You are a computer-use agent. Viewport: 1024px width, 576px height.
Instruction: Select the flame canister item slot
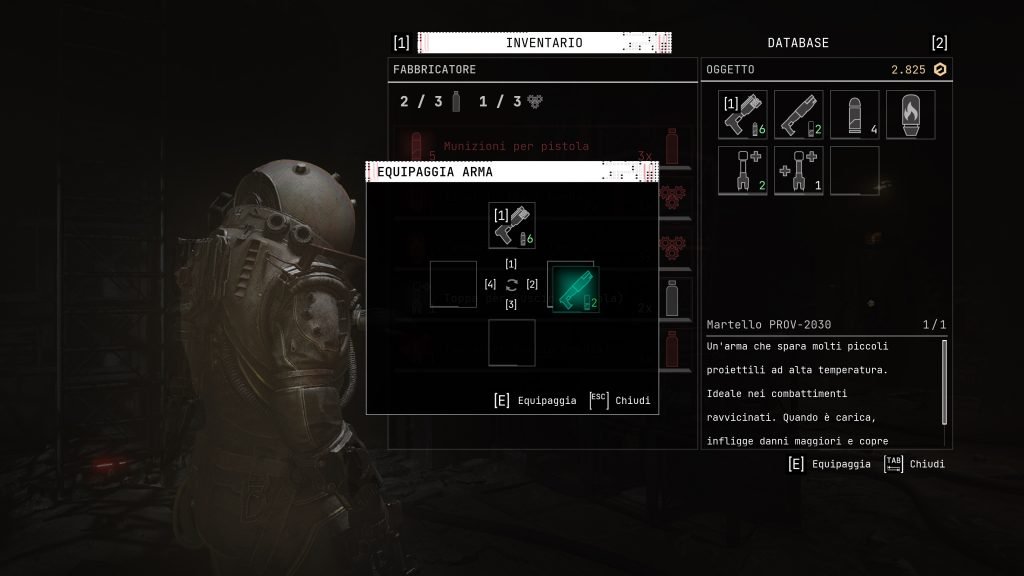[910, 115]
